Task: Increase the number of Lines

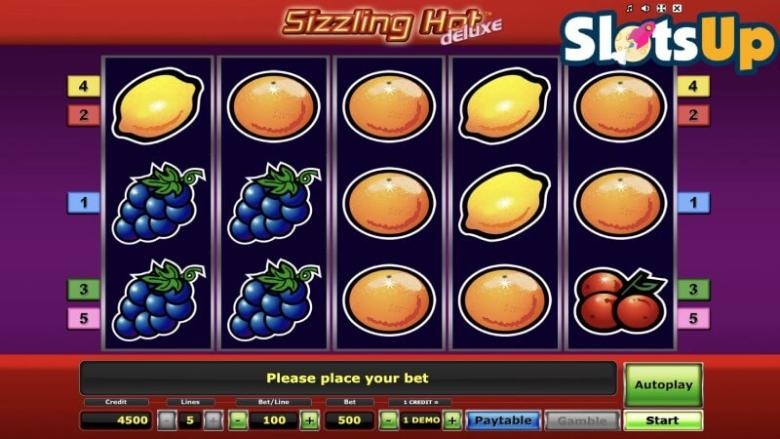Action: [x=212, y=421]
